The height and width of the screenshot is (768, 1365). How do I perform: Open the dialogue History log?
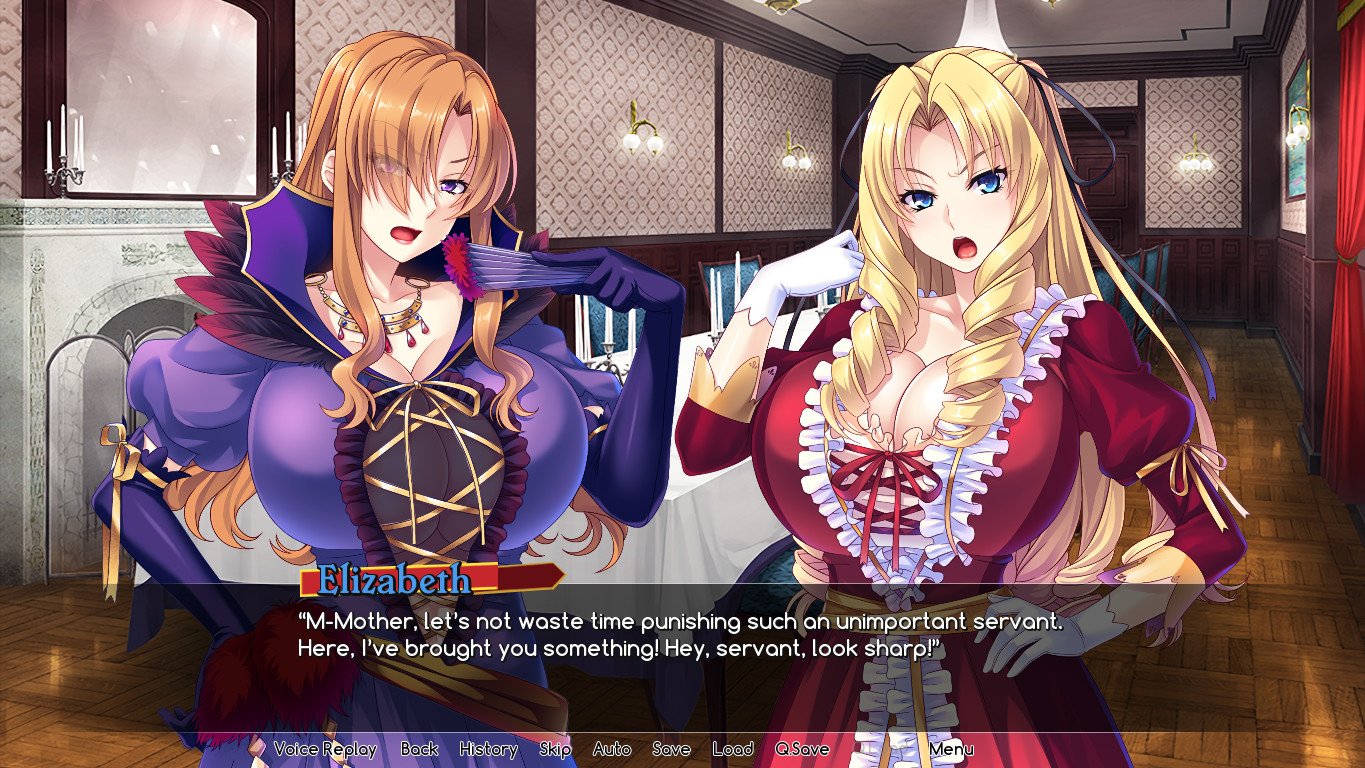[487, 747]
